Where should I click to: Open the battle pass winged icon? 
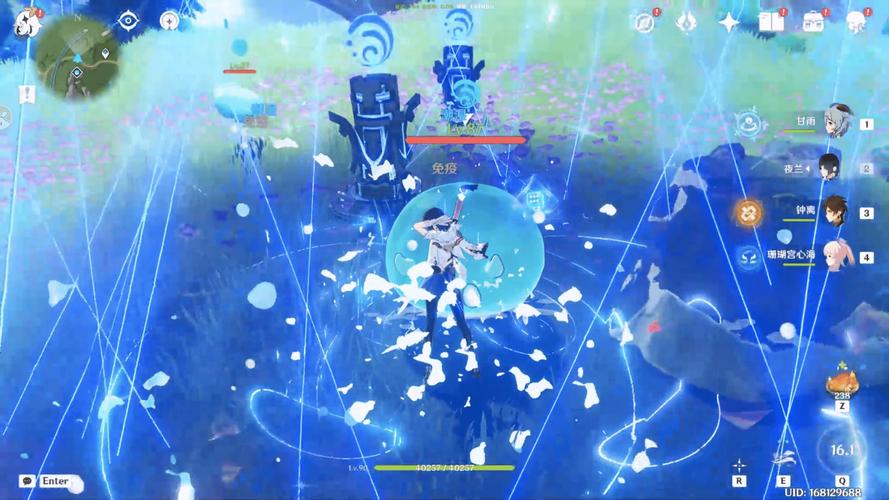click(686, 22)
